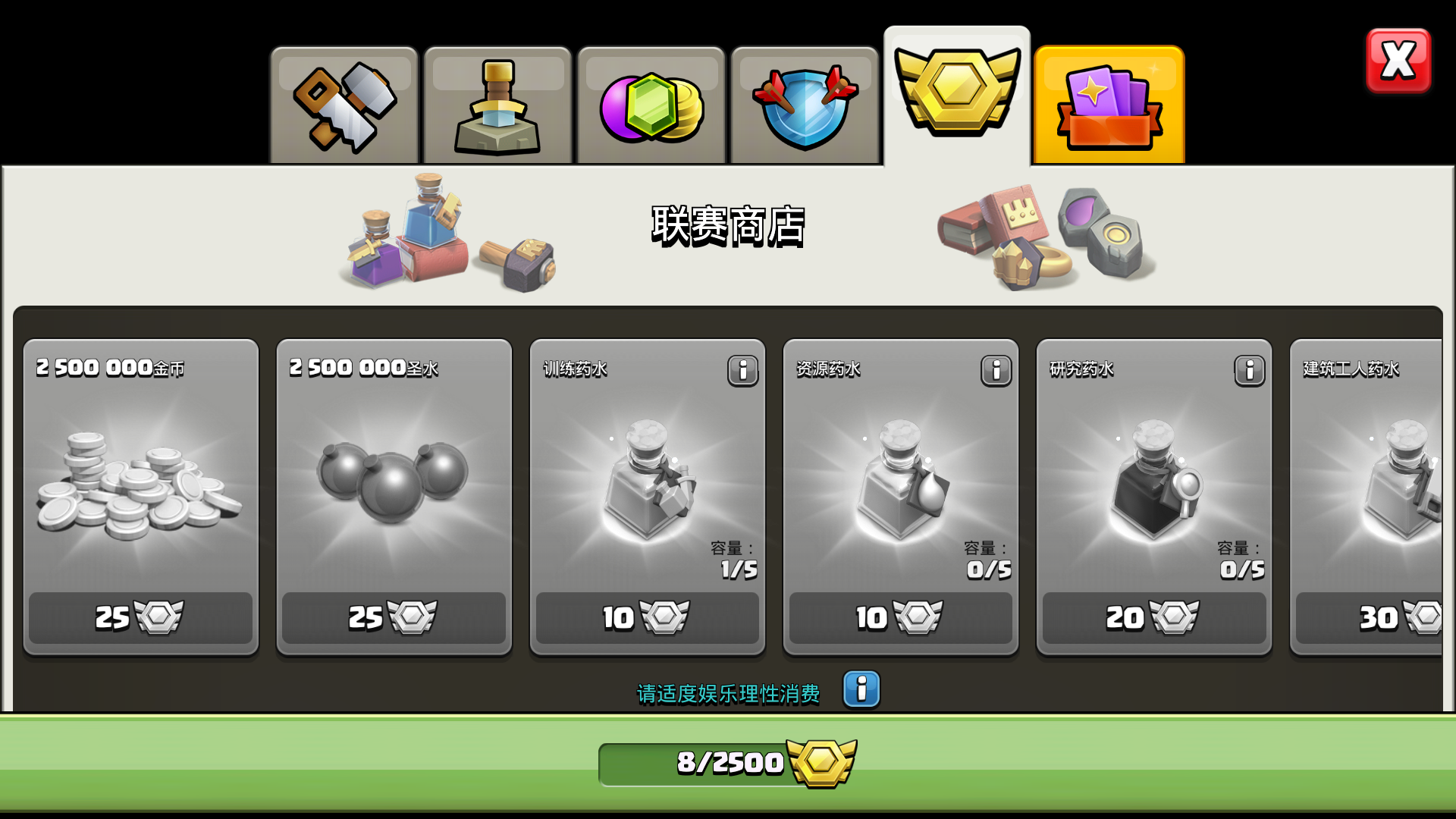Image resolution: width=1456 pixels, height=819 pixels.
Task: Select the army shop tab with sword icon
Action: click(497, 106)
